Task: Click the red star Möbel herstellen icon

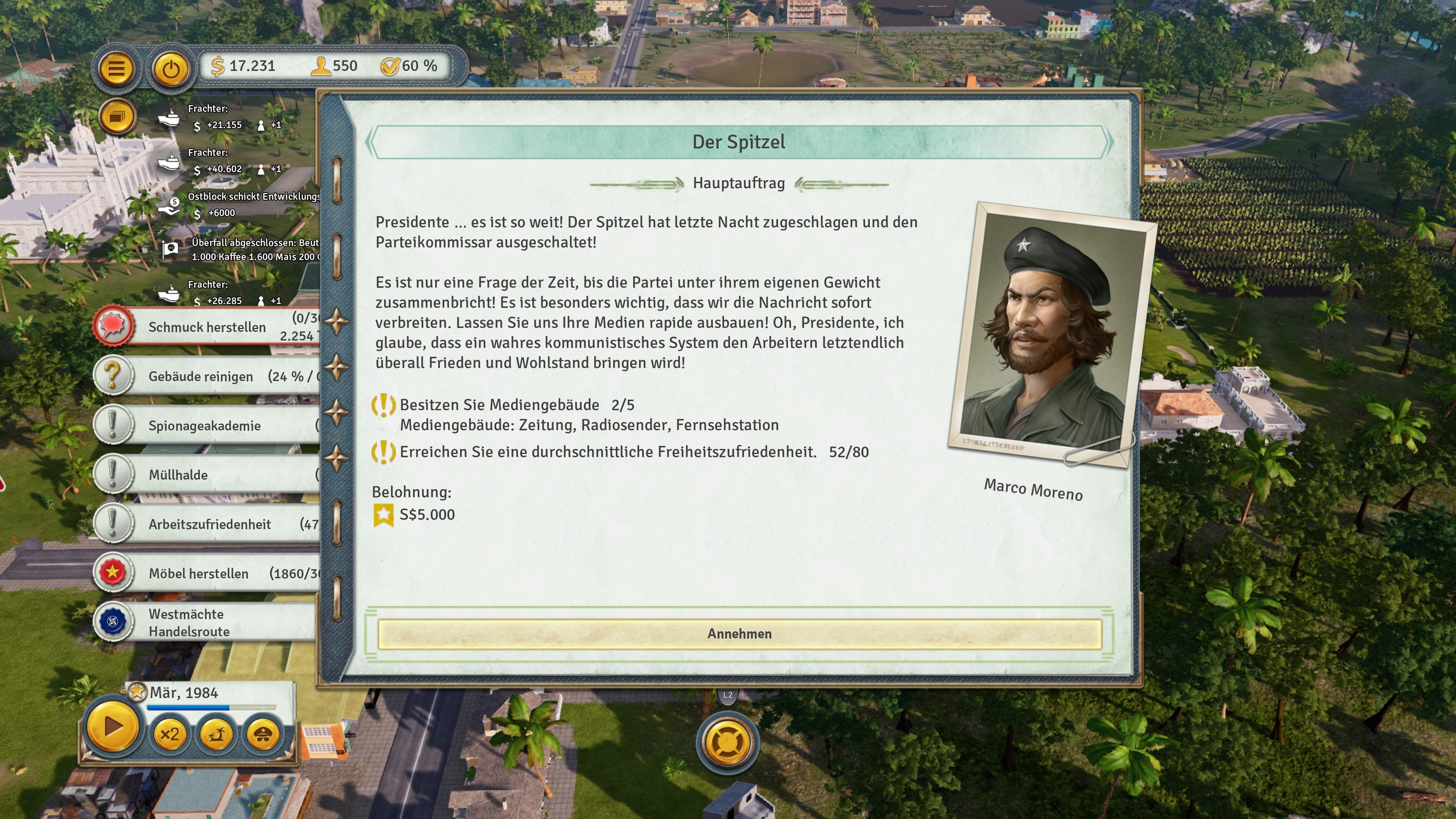Action: [114, 573]
